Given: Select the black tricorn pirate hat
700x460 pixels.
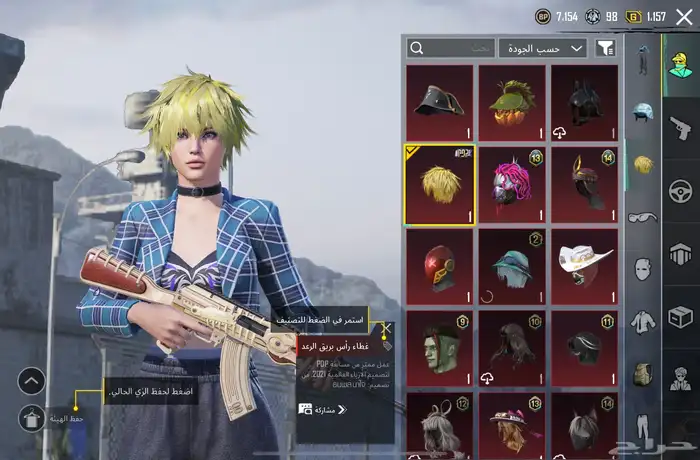Looking at the screenshot, I should pos(439,102).
